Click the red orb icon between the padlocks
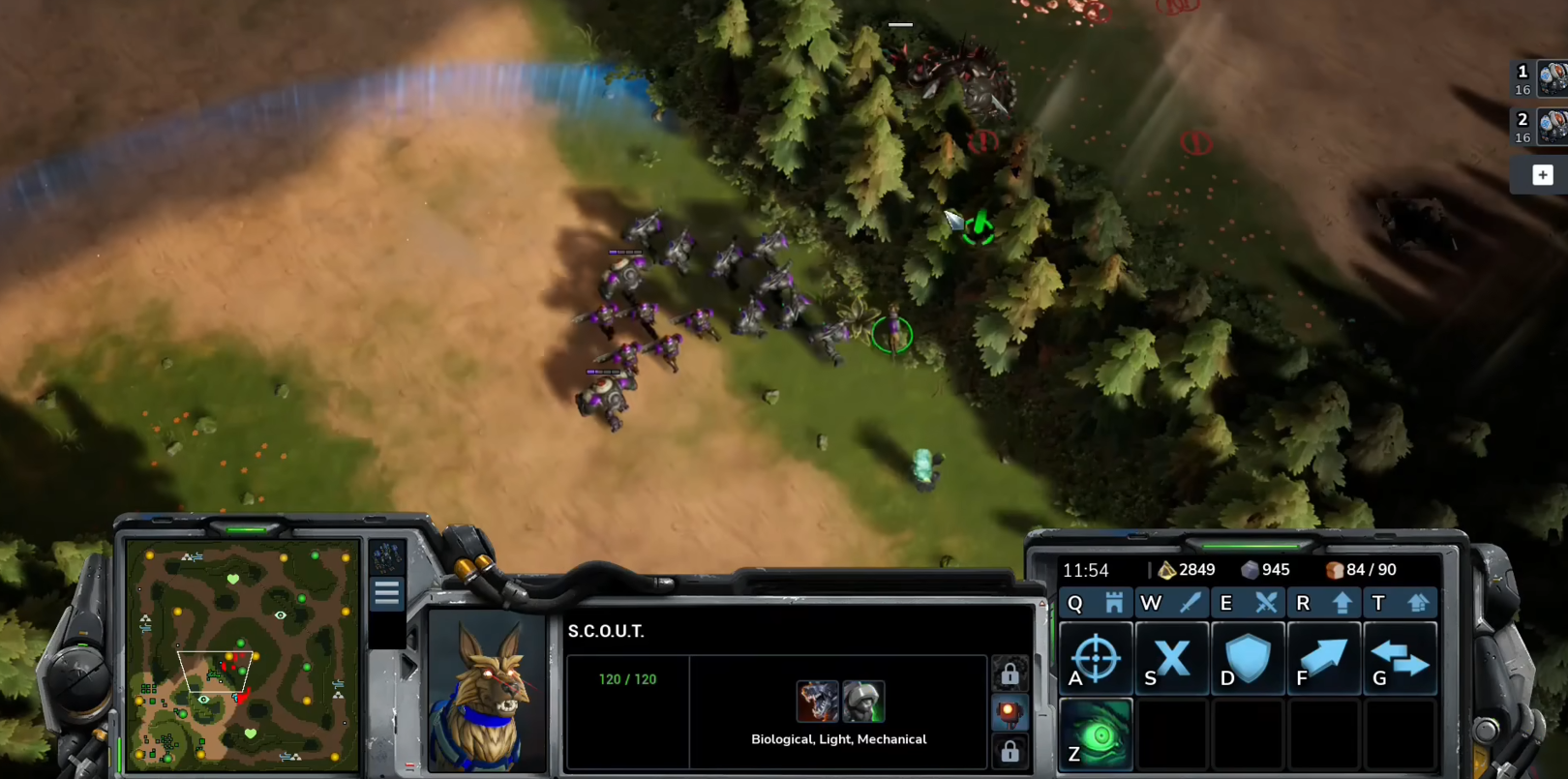1568x779 pixels. click(x=1009, y=713)
